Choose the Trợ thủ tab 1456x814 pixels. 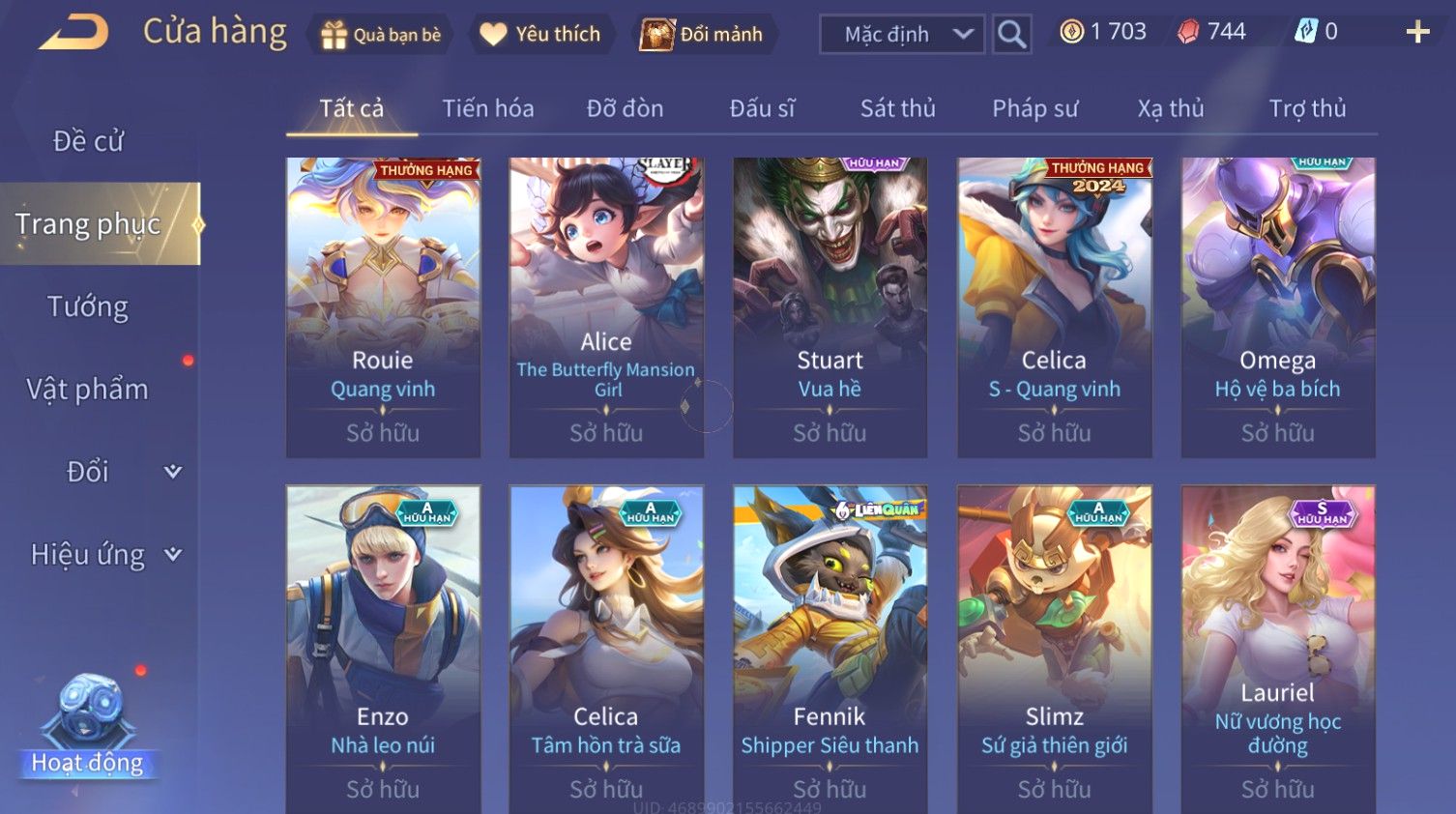point(1307,108)
